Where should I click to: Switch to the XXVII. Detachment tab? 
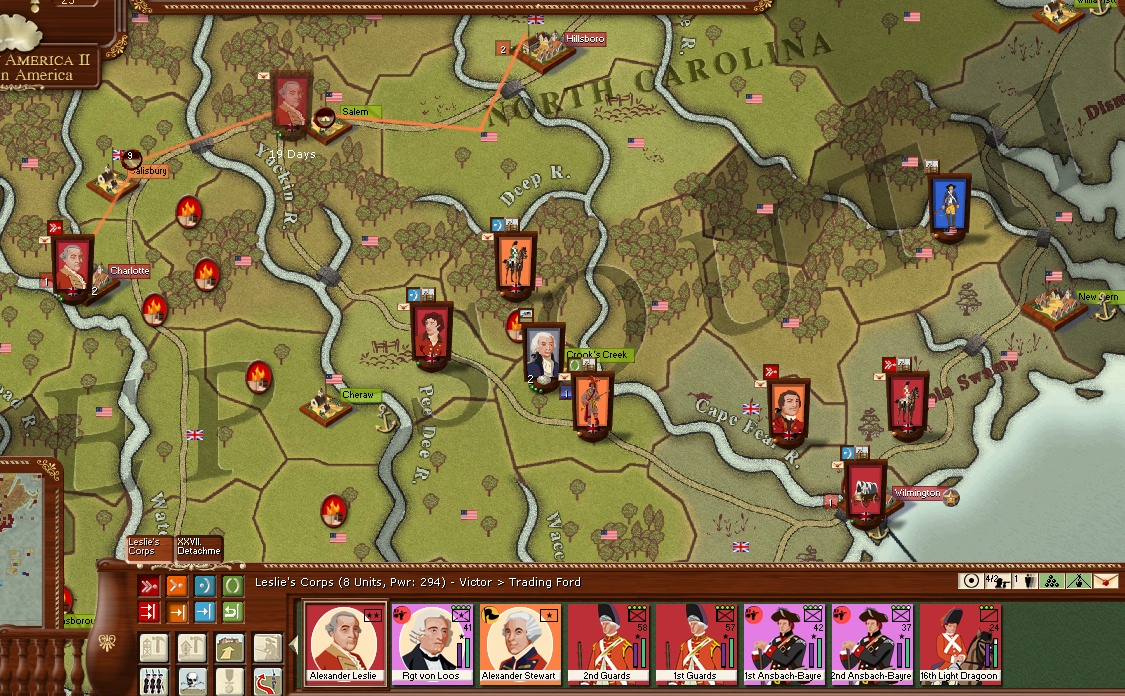pyautogui.click(x=197, y=547)
